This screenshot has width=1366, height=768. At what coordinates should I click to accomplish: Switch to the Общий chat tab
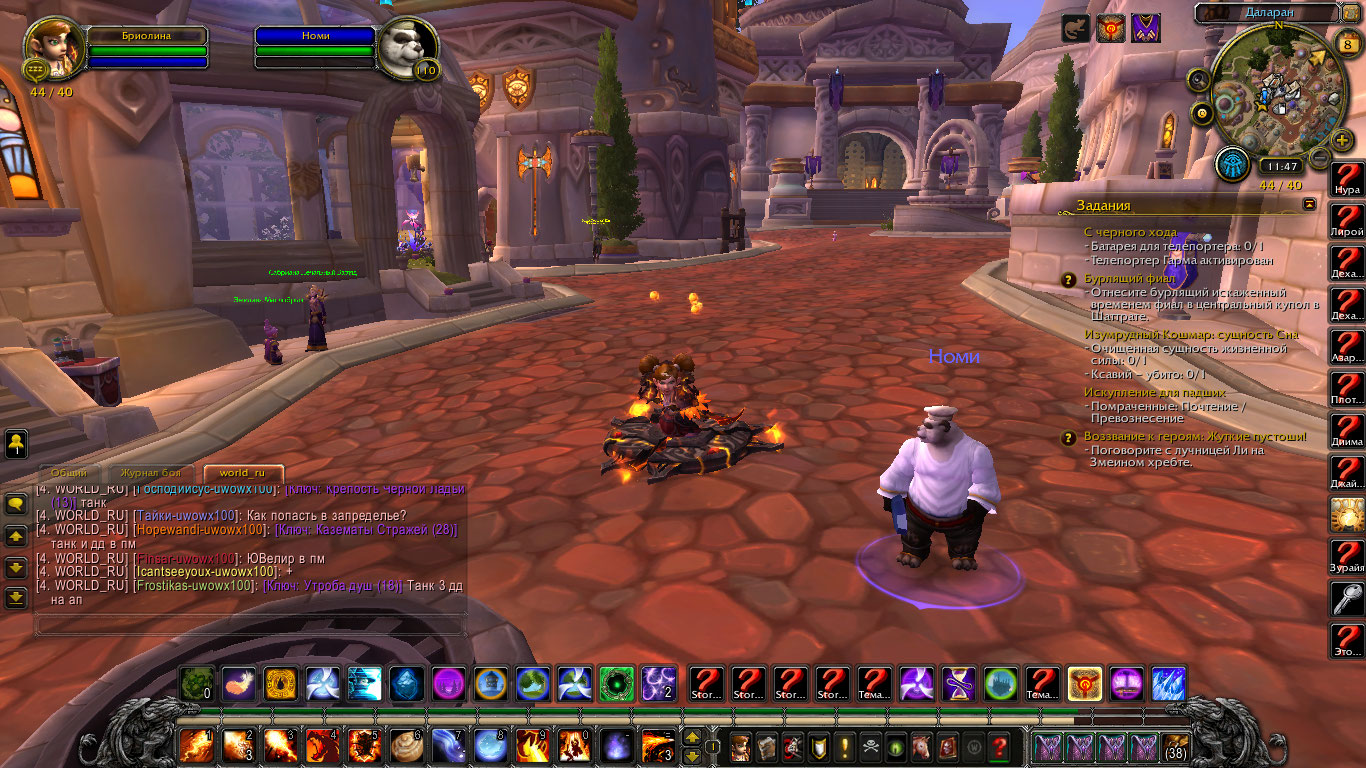point(70,472)
